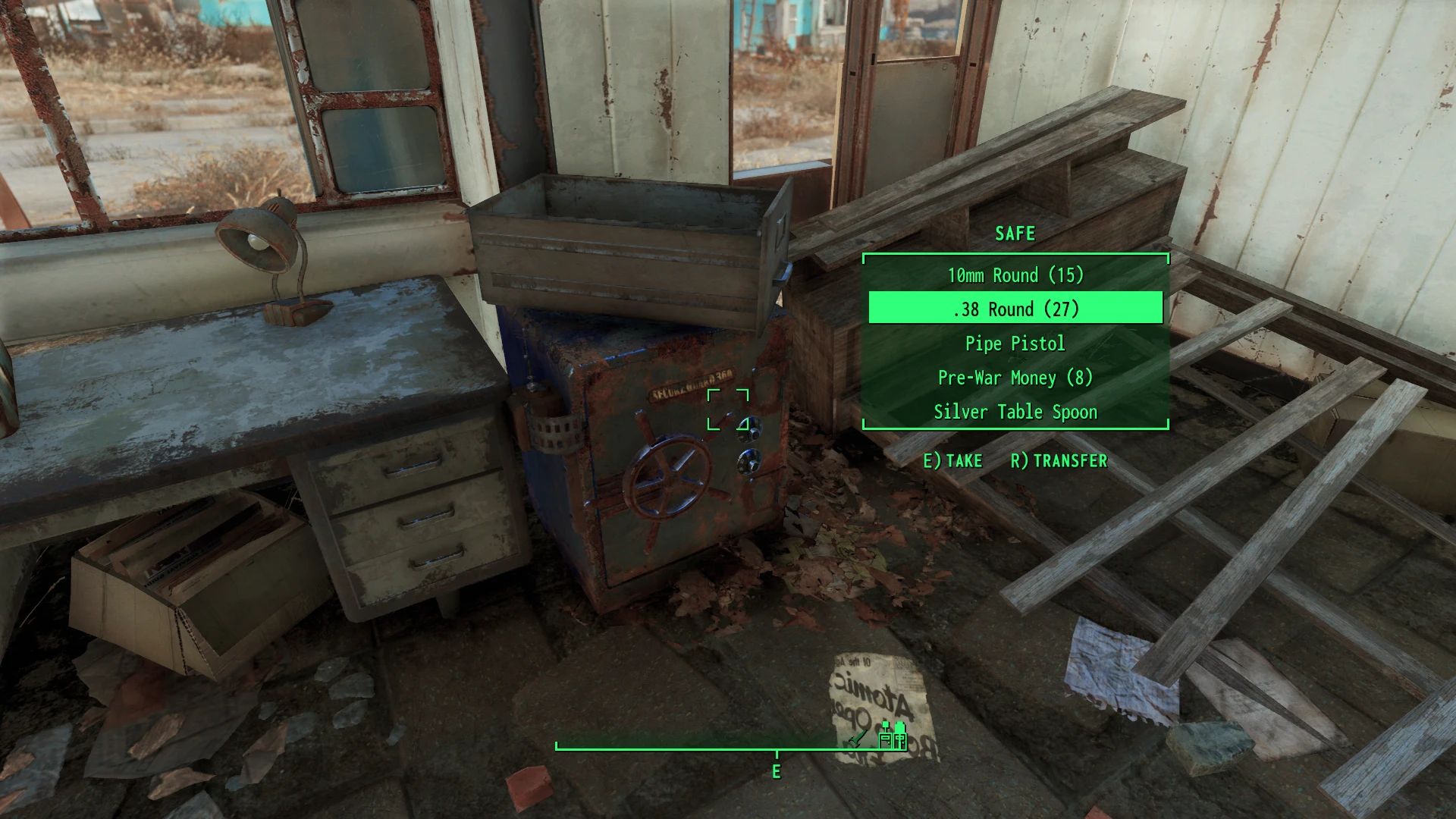Click the left container glyph in the transfer icon
This screenshot has height=819, width=1456.
click(885, 741)
